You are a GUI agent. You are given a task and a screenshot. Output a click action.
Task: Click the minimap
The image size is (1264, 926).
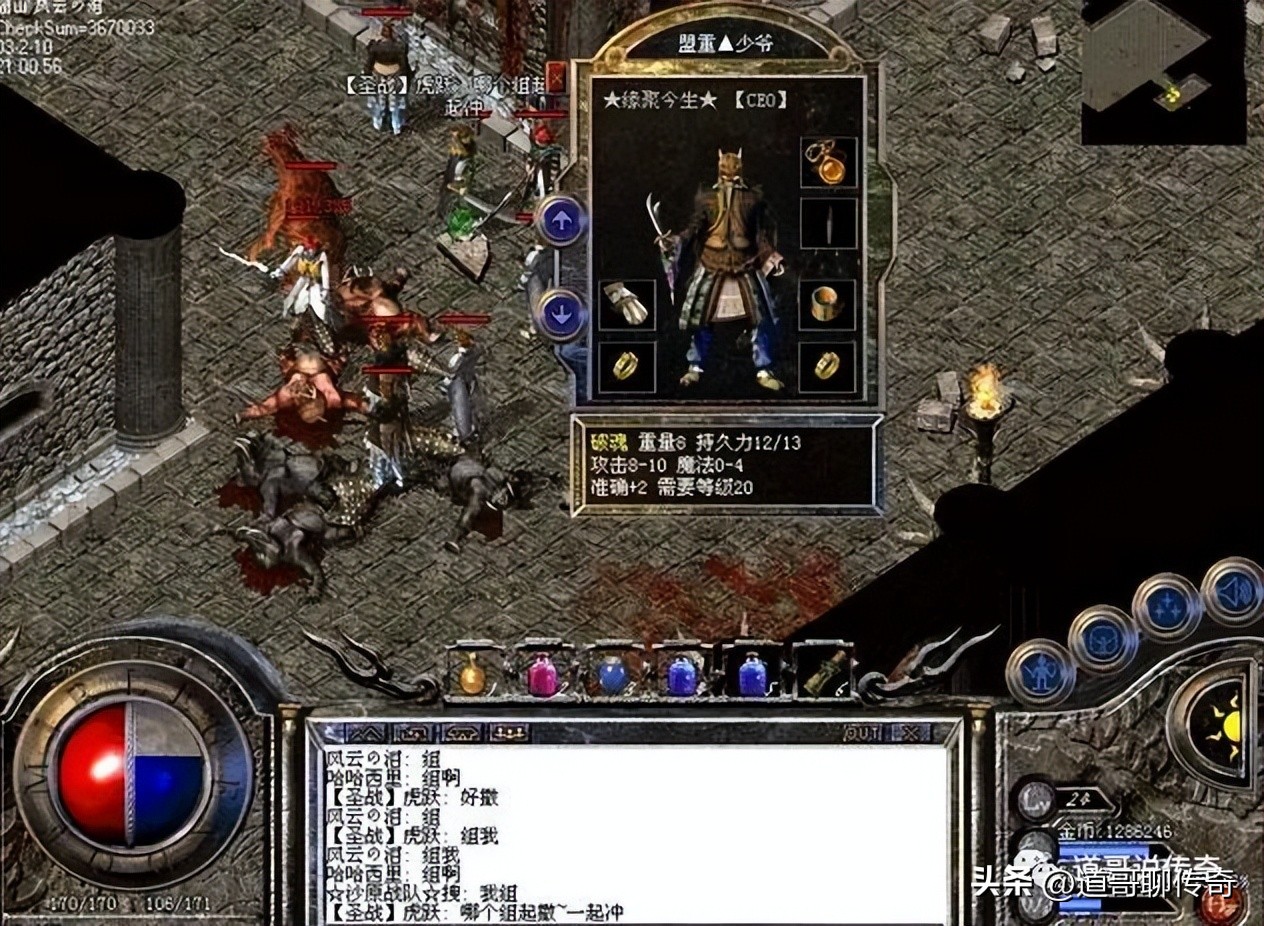click(x=1164, y=70)
